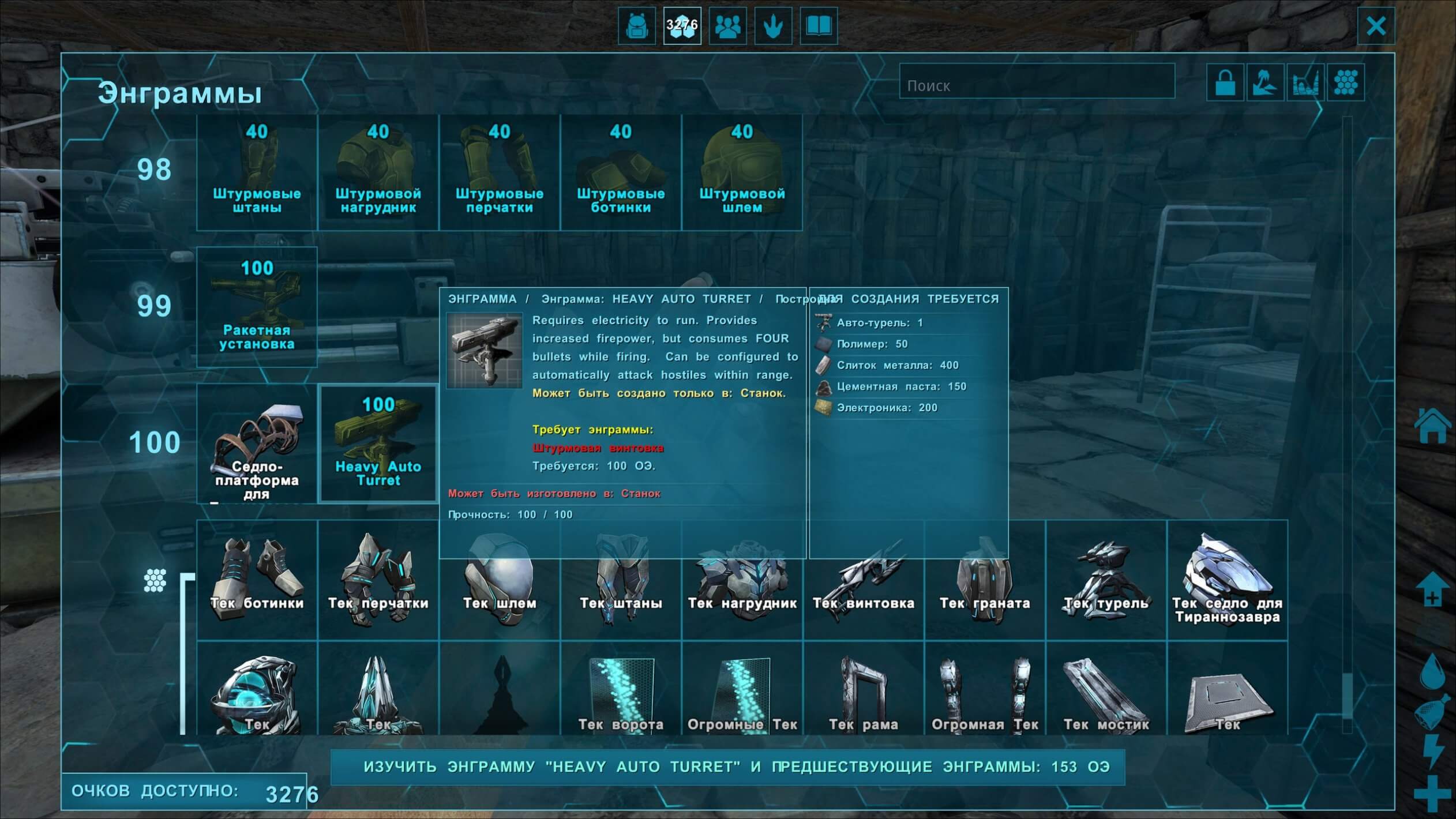The image size is (1456, 819).
Task: Learn the Heavy Auto Turret engram
Action: point(727,767)
